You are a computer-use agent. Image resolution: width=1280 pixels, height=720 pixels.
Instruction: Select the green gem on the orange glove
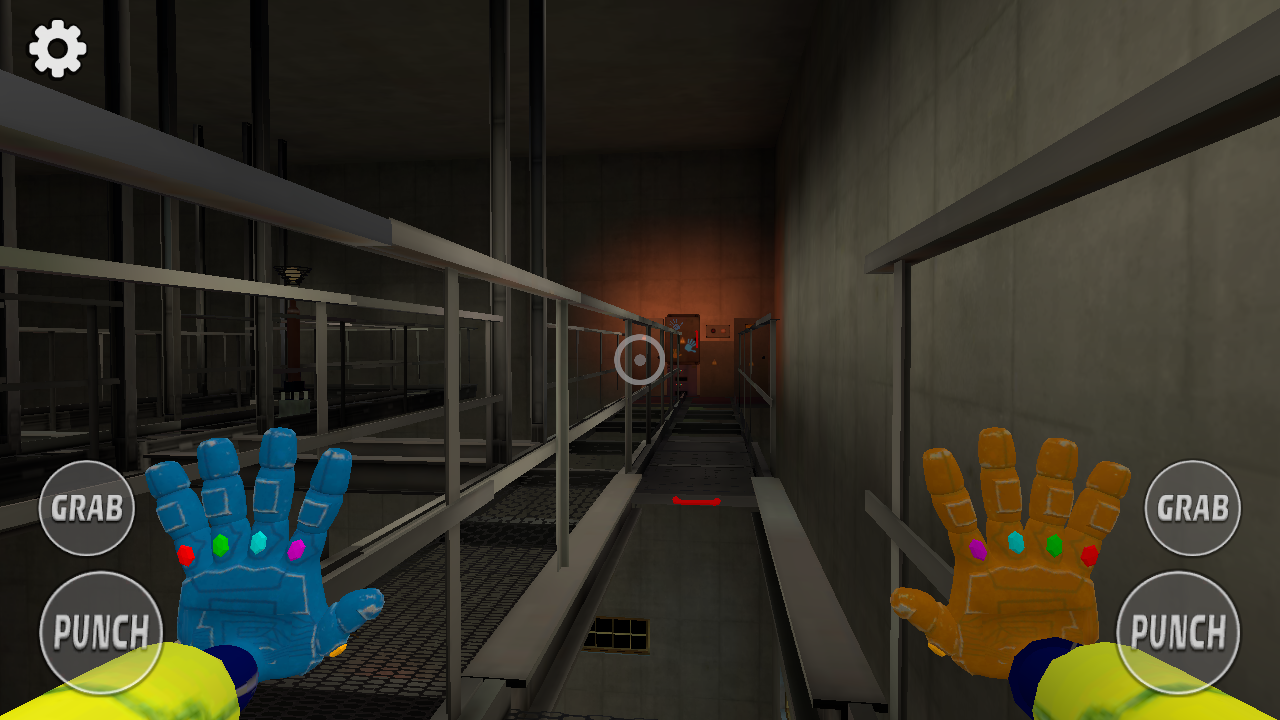click(x=1054, y=545)
